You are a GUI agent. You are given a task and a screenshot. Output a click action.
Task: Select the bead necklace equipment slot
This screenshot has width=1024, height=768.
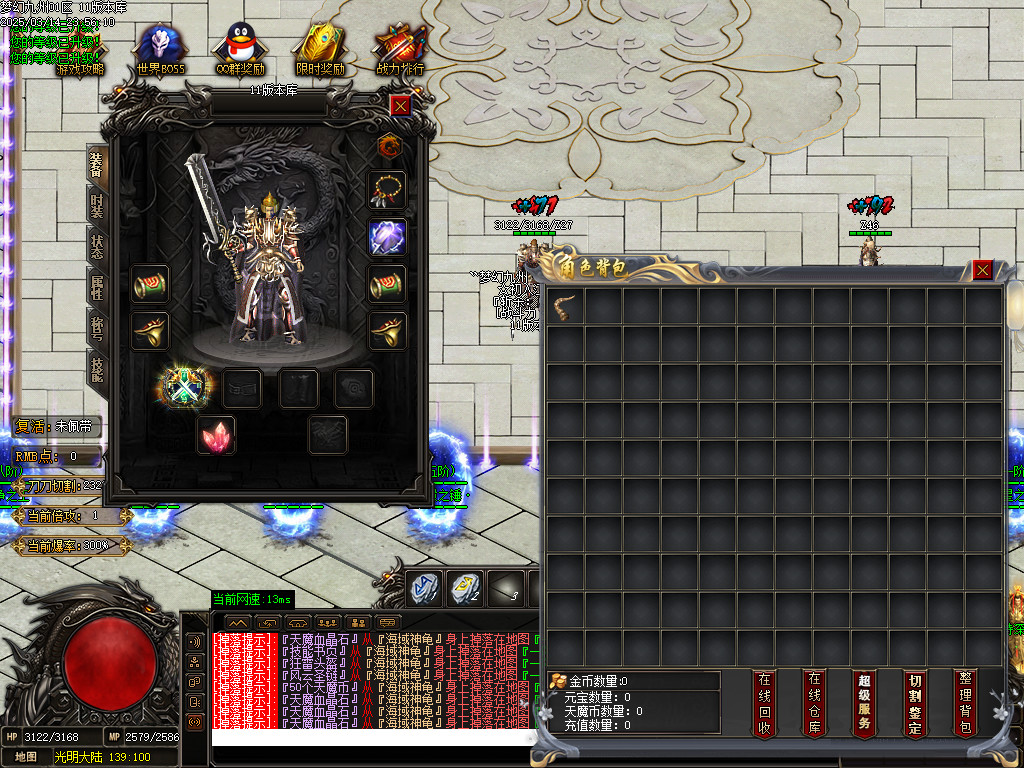(387, 189)
